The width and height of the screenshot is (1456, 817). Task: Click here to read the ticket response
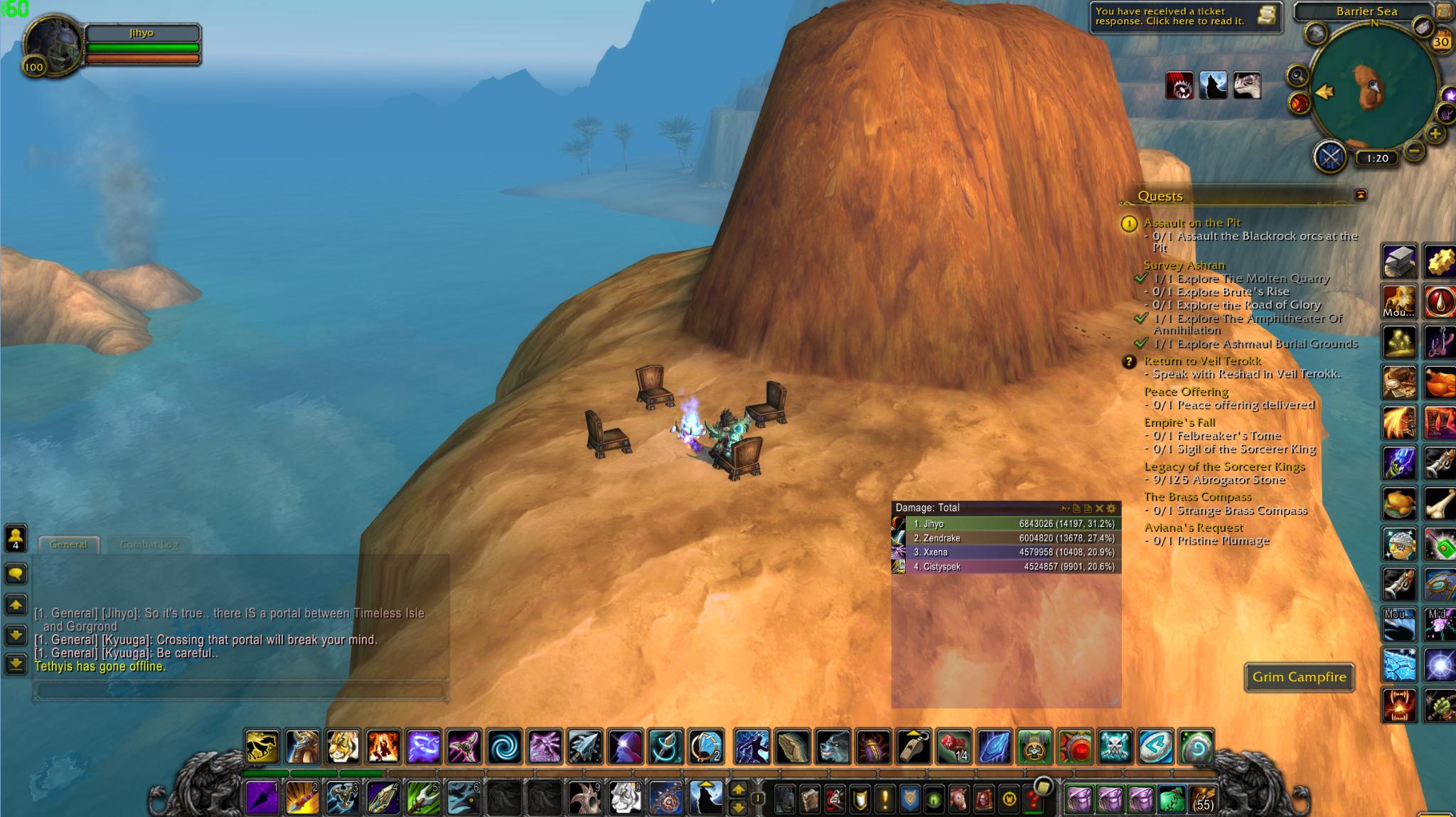coord(1166,18)
